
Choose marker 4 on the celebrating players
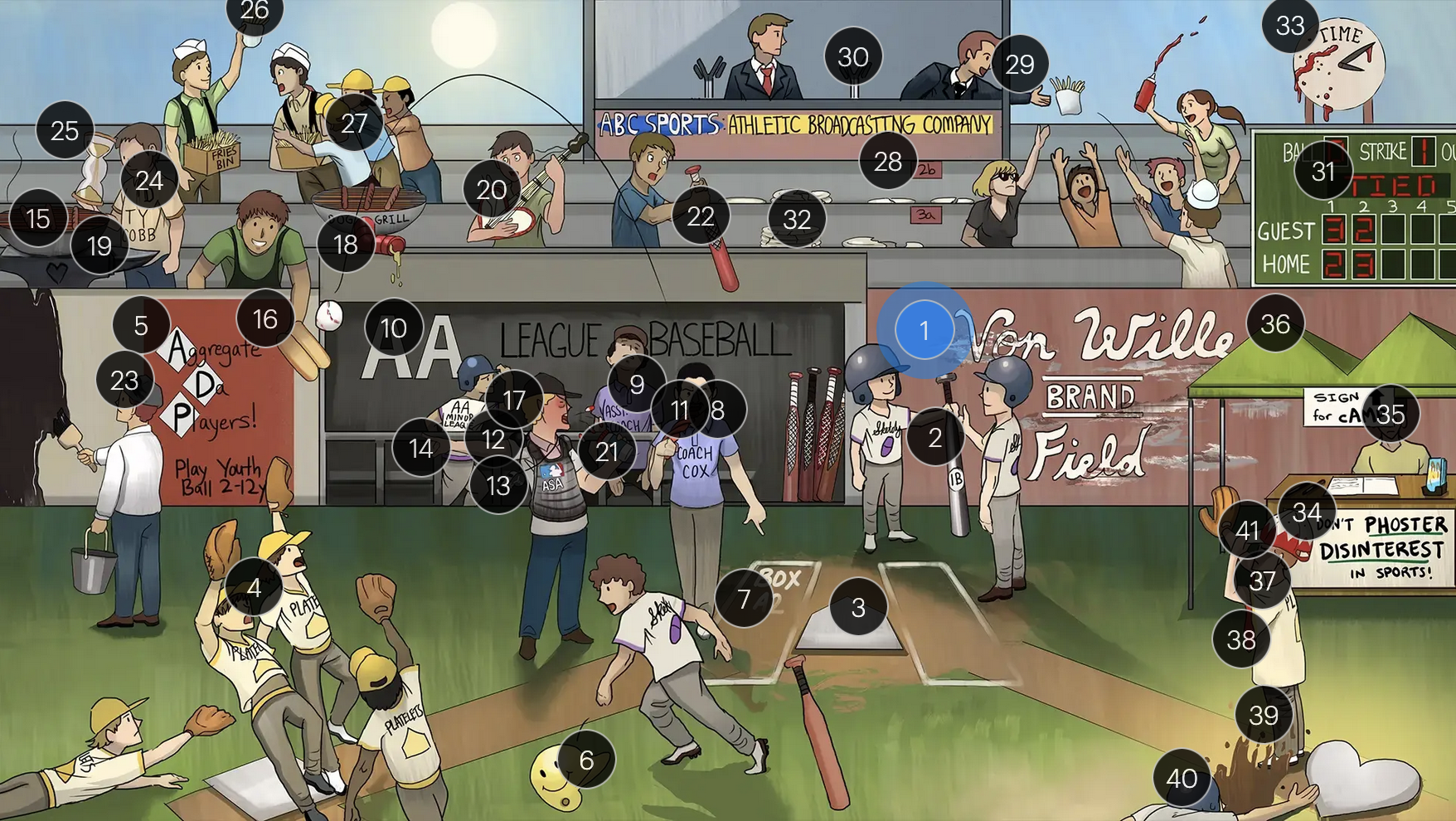[x=254, y=587]
